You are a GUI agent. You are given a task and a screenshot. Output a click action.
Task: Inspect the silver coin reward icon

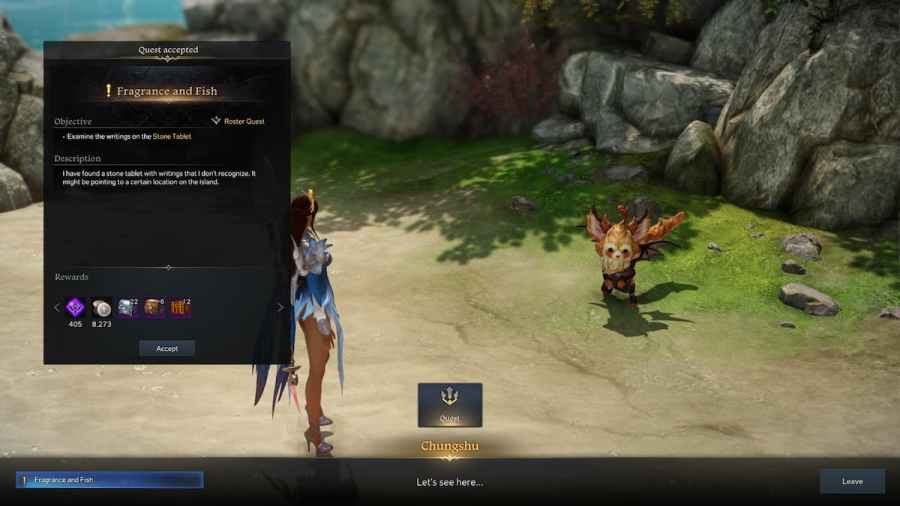click(102, 307)
